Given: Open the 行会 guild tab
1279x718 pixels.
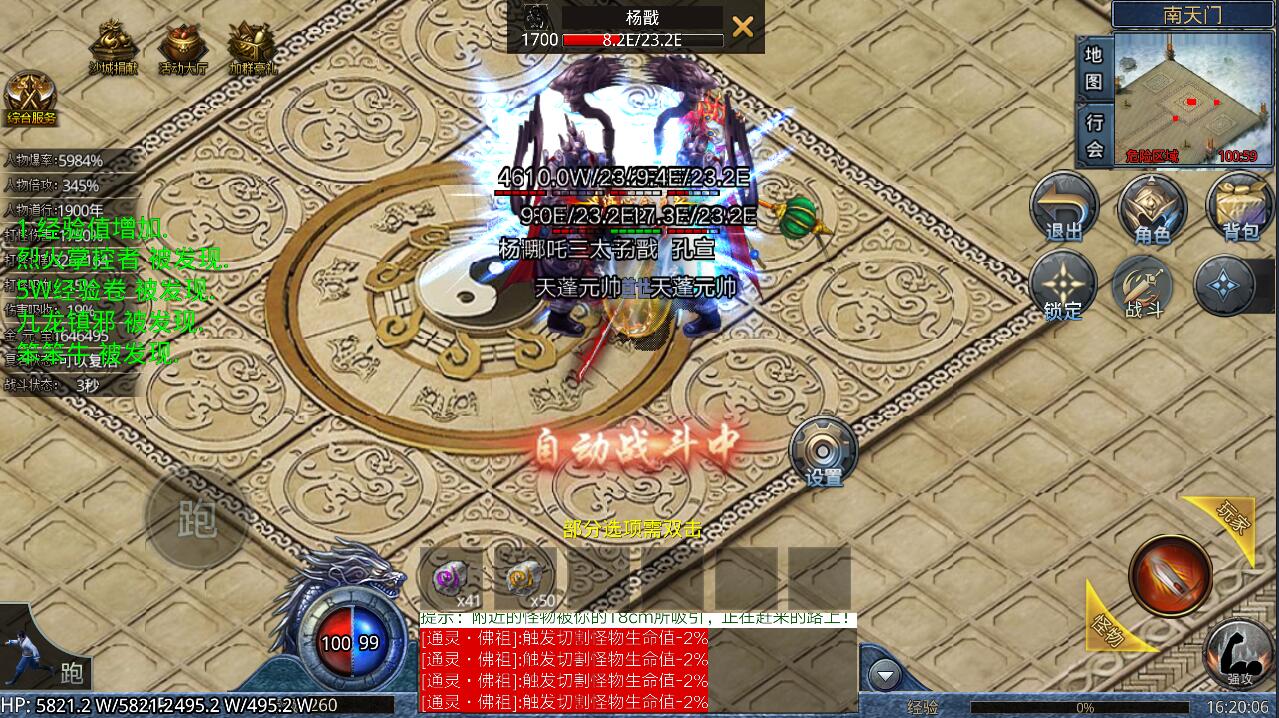Looking at the screenshot, I should coord(1095,135).
